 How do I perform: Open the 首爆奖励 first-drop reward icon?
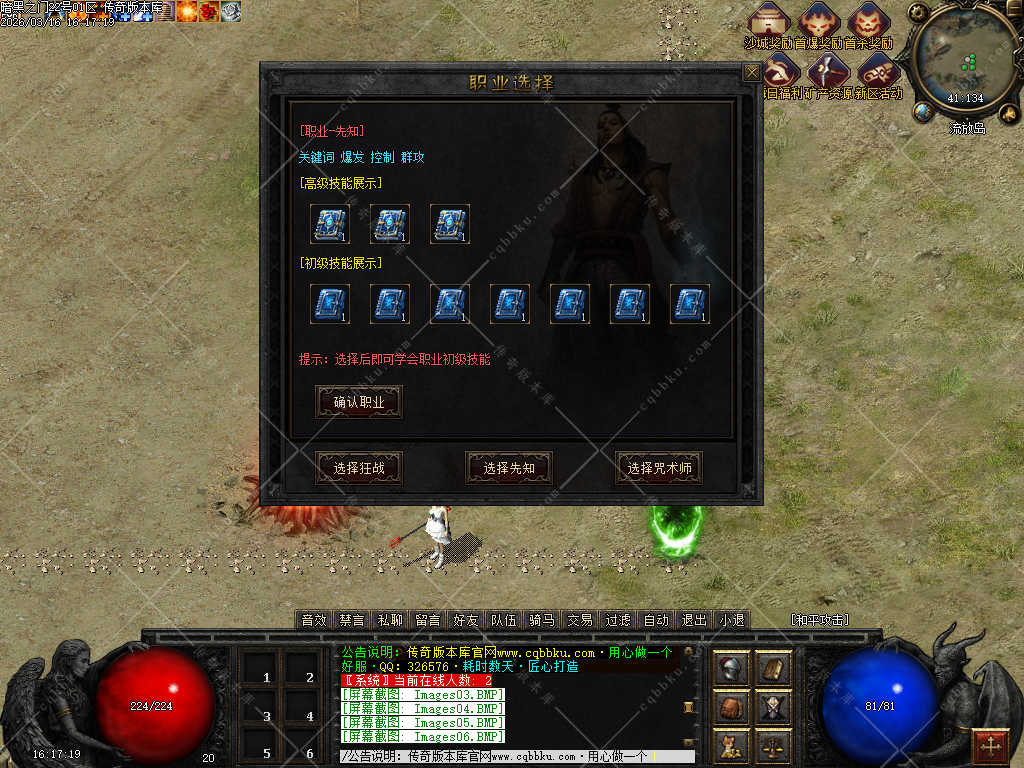(x=819, y=22)
